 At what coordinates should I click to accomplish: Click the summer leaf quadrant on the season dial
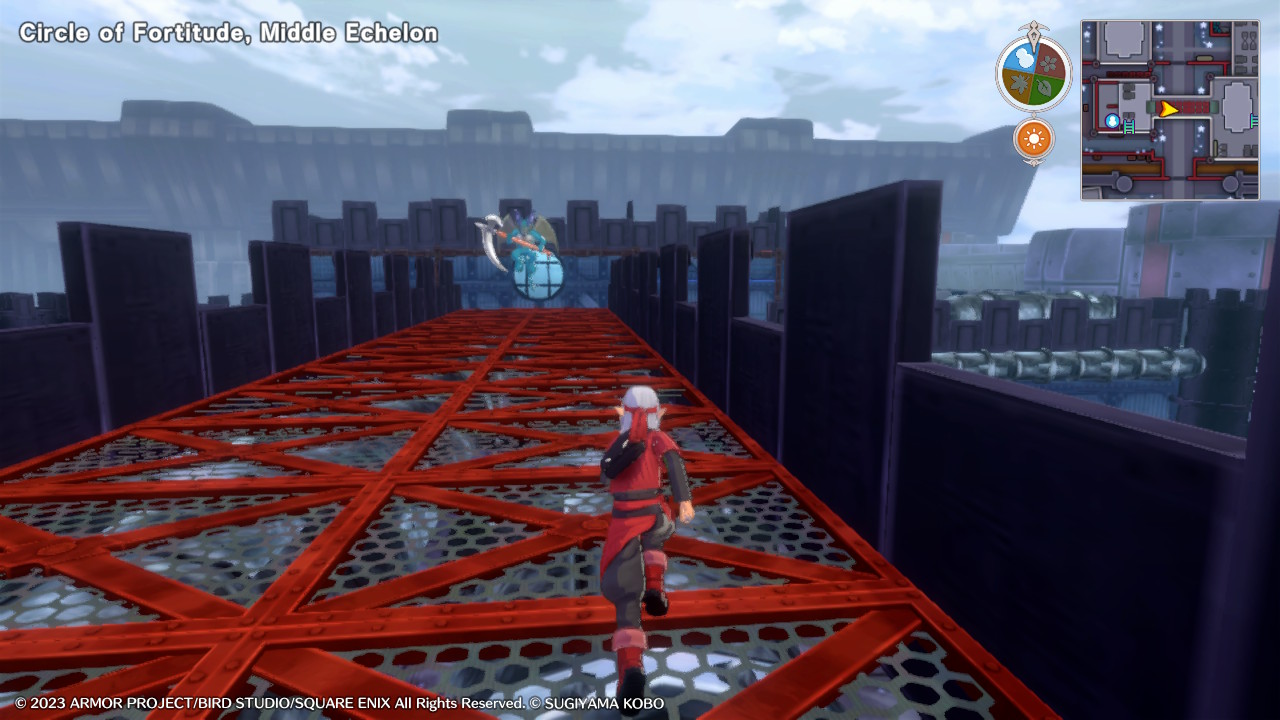1044,88
